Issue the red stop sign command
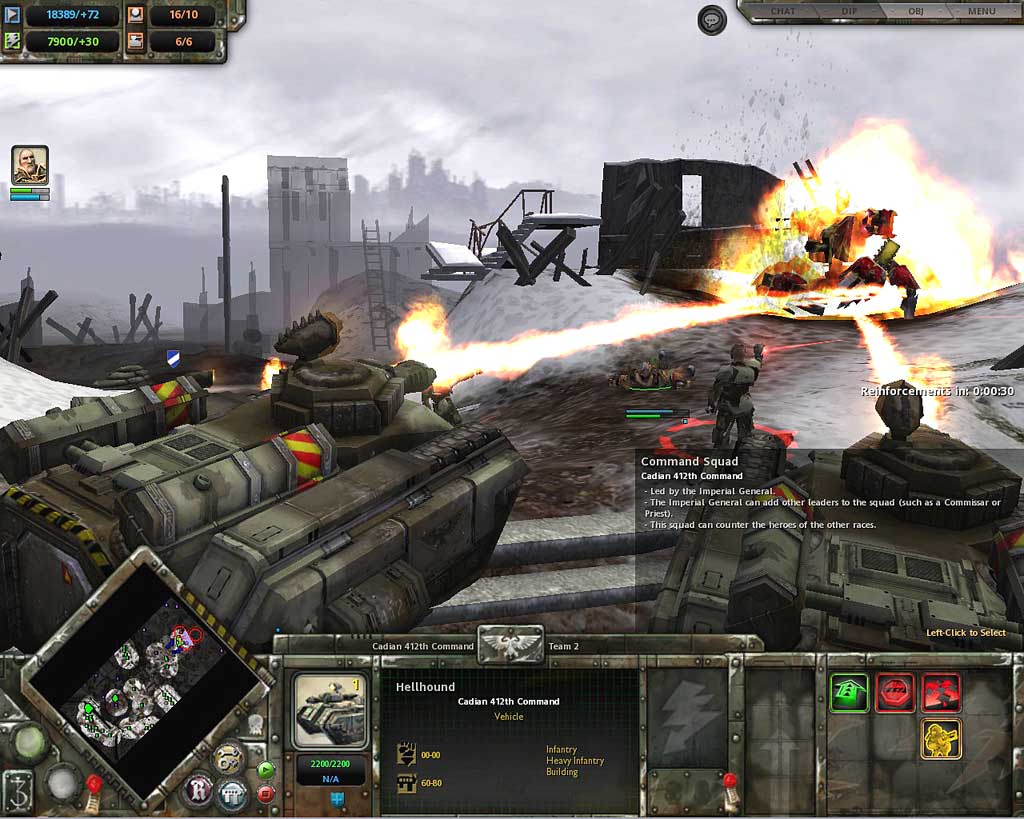Screen dimensions: 1024x819 click(895, 692)
